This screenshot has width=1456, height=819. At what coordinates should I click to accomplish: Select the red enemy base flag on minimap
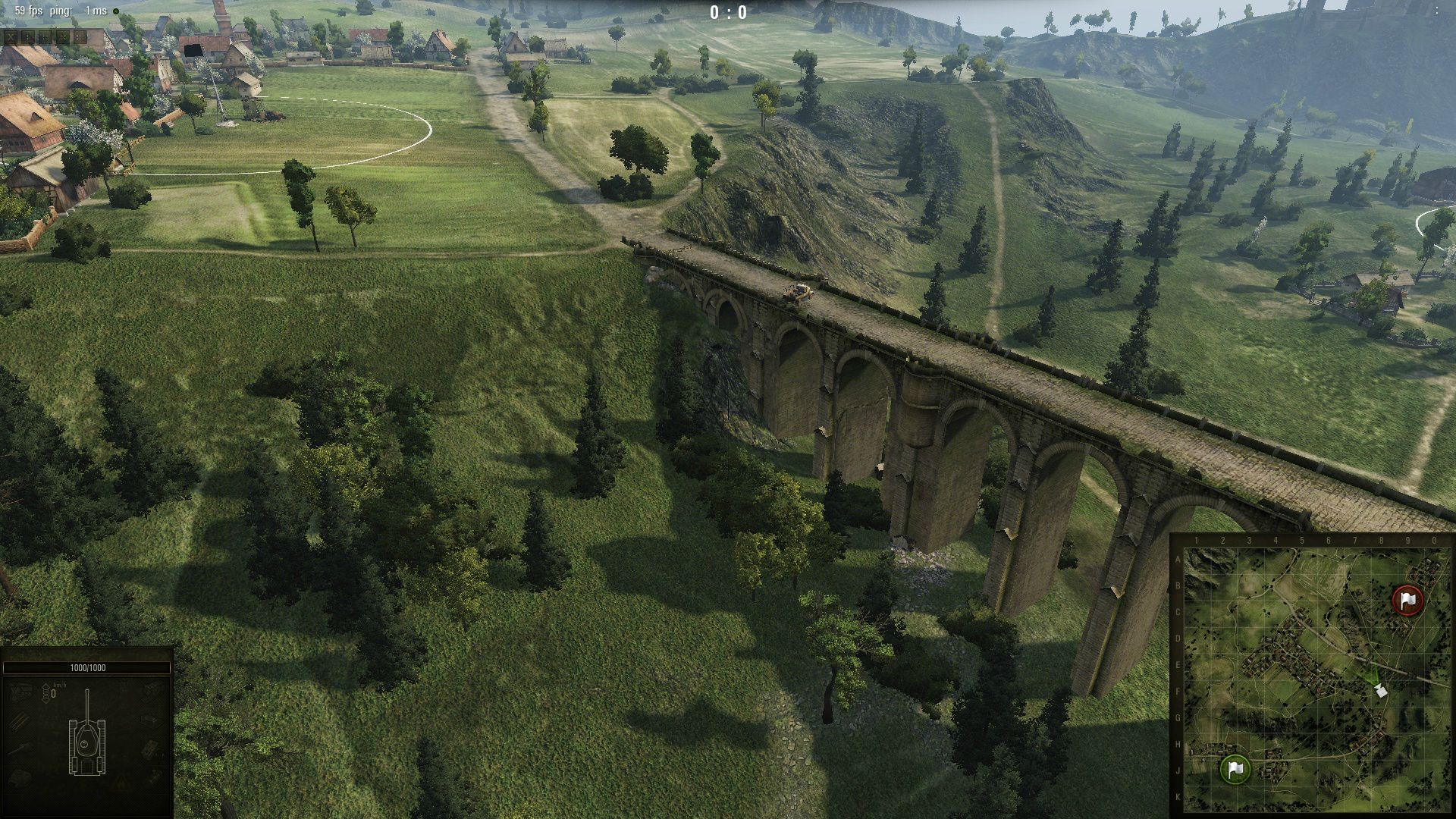[1408, 600]
